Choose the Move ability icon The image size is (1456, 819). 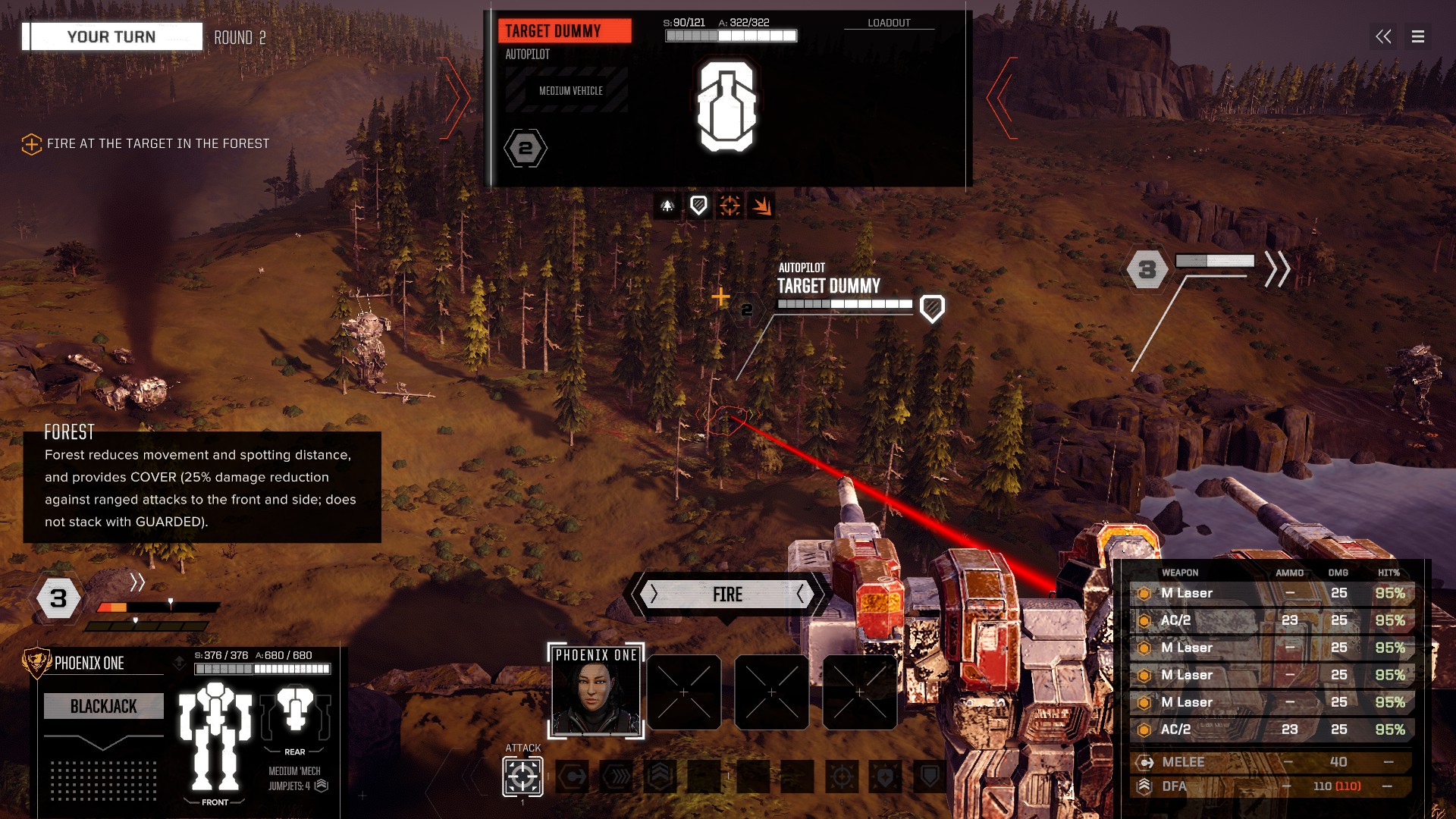pos(574,777)
